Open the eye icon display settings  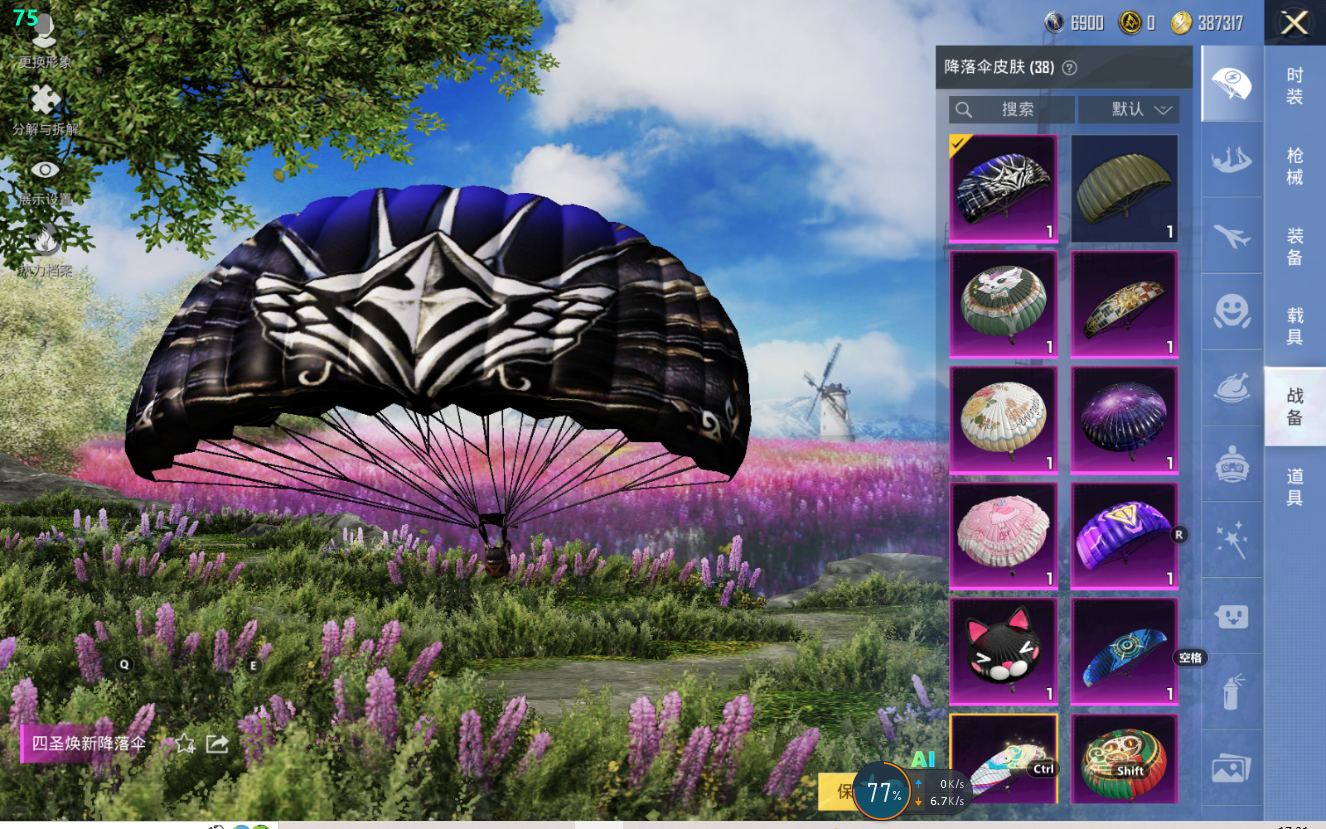pos(45,178)
